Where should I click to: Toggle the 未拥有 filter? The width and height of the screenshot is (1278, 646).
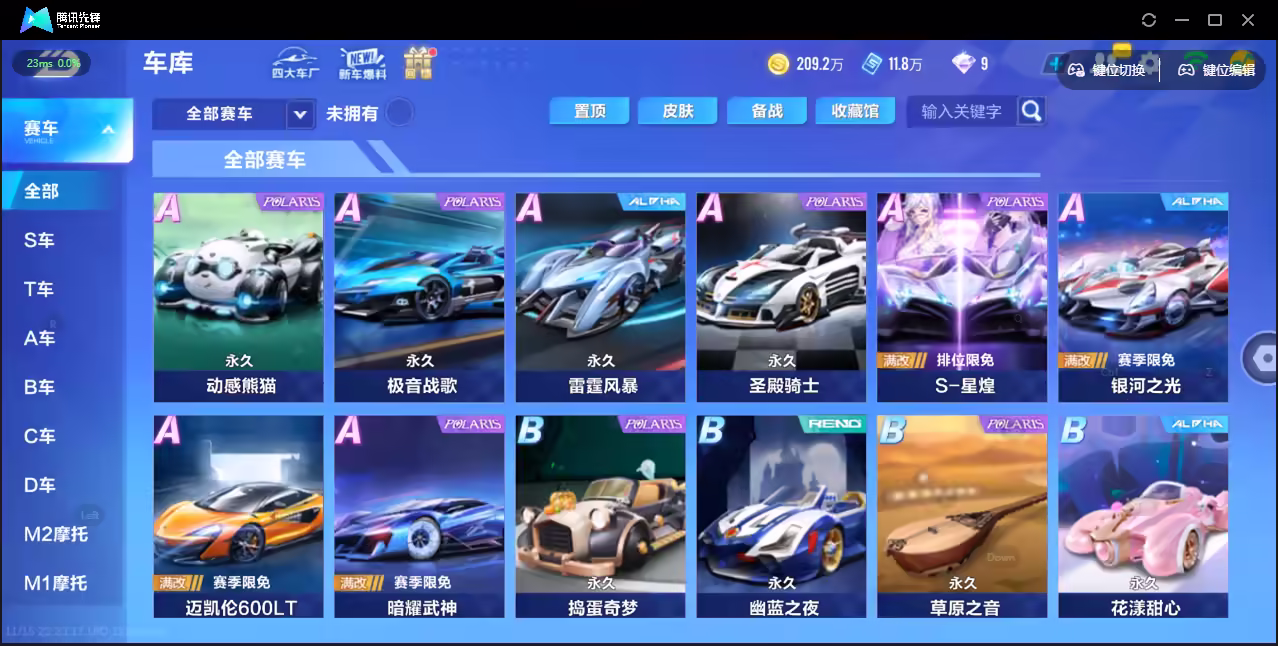(399, 113)
